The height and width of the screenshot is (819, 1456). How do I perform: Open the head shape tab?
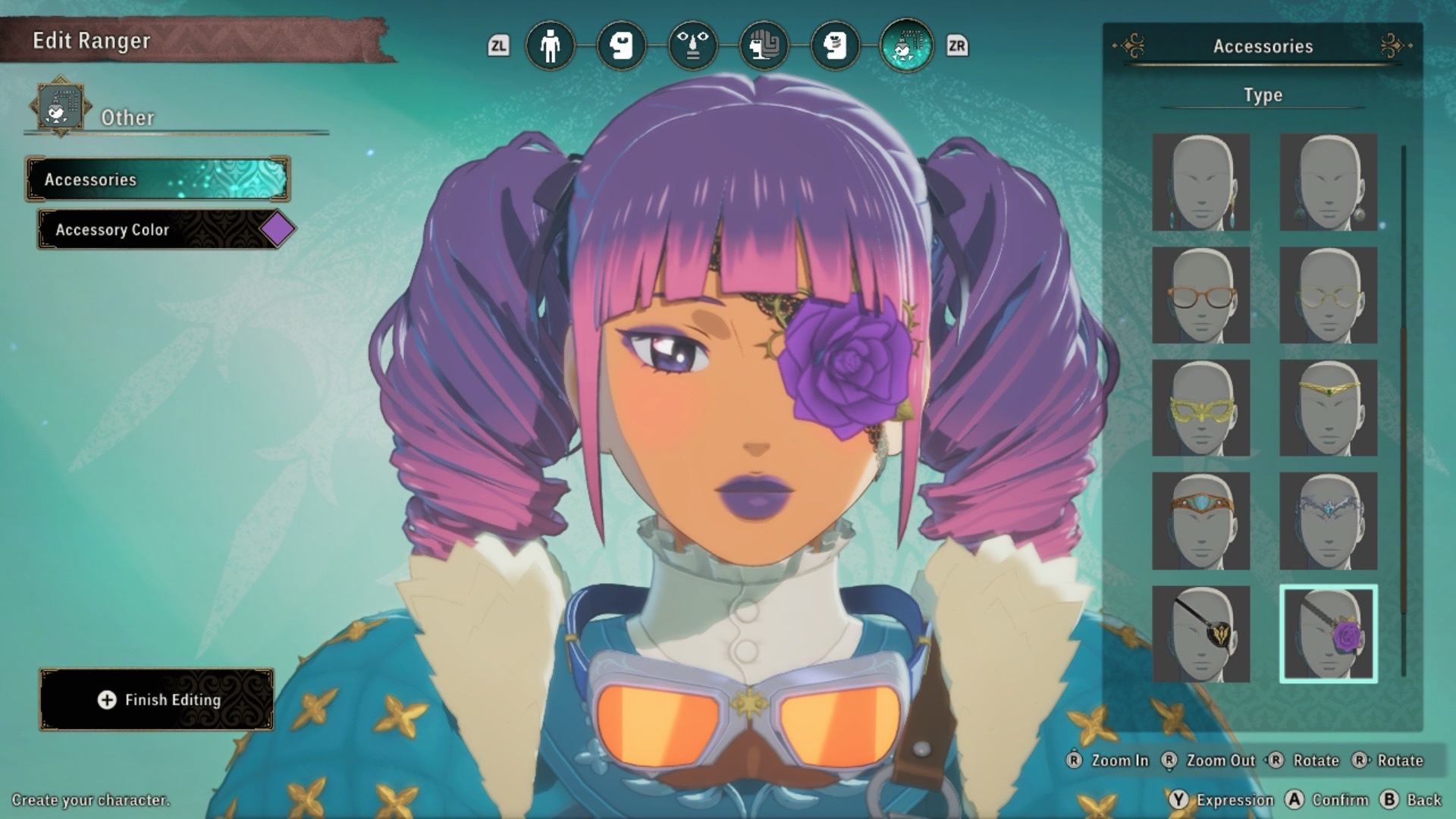tap(621, 46)
